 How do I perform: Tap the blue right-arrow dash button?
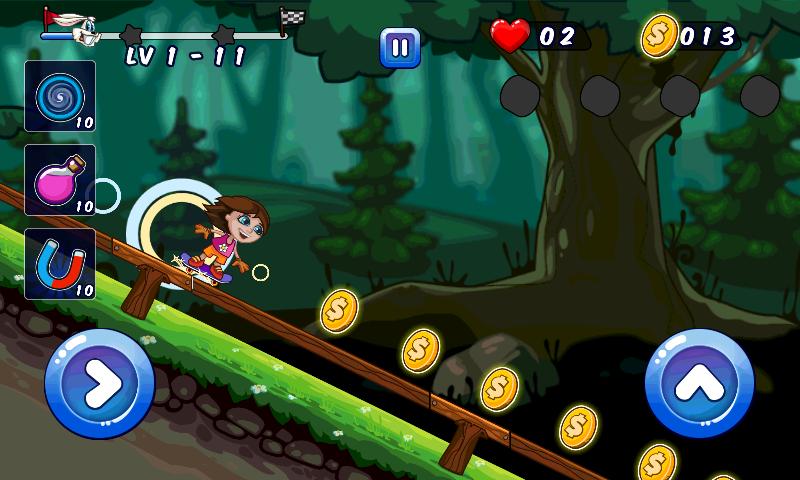coord(100,382)
